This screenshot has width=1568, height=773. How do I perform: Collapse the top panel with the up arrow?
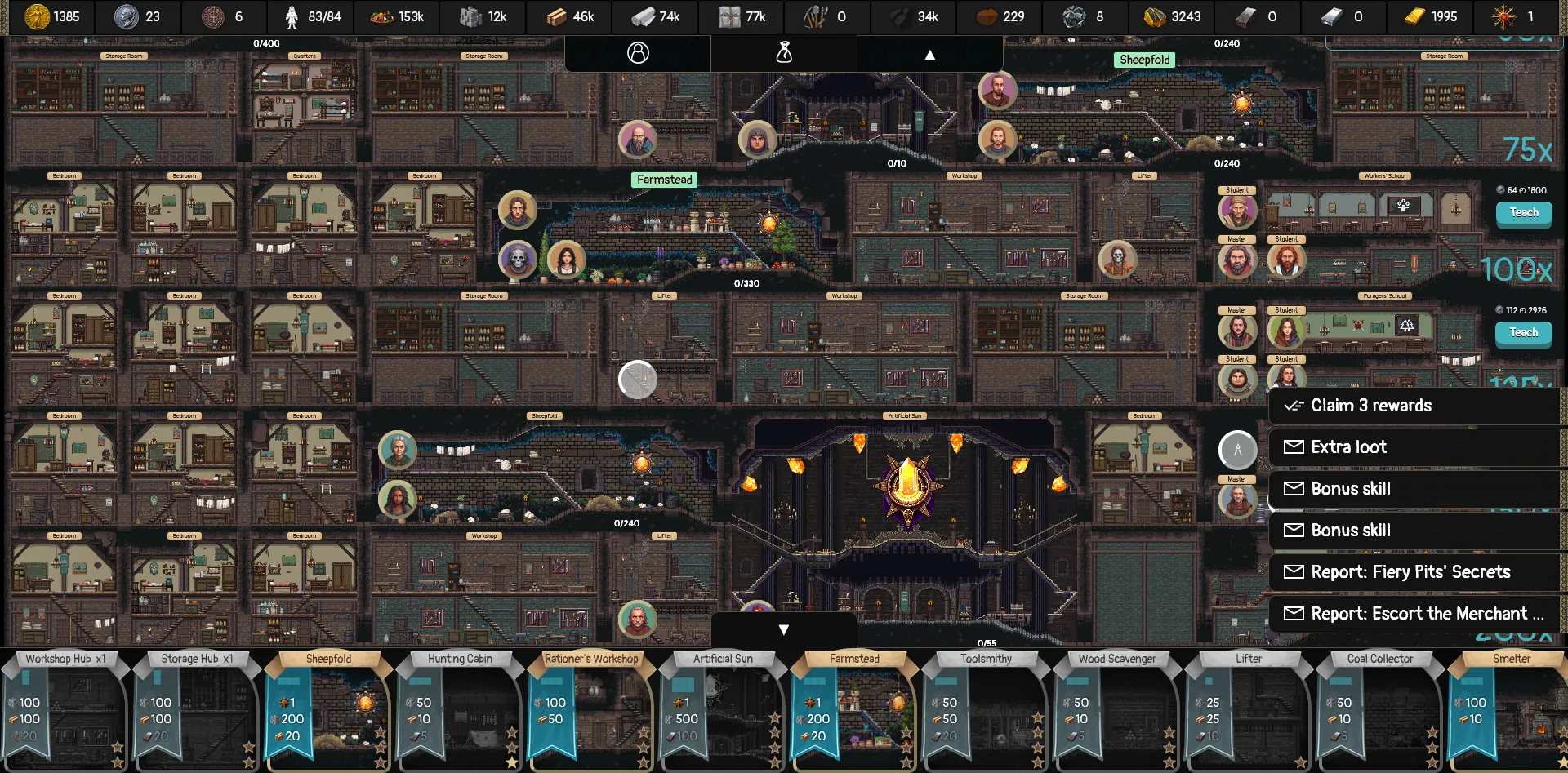coord(929,53)
